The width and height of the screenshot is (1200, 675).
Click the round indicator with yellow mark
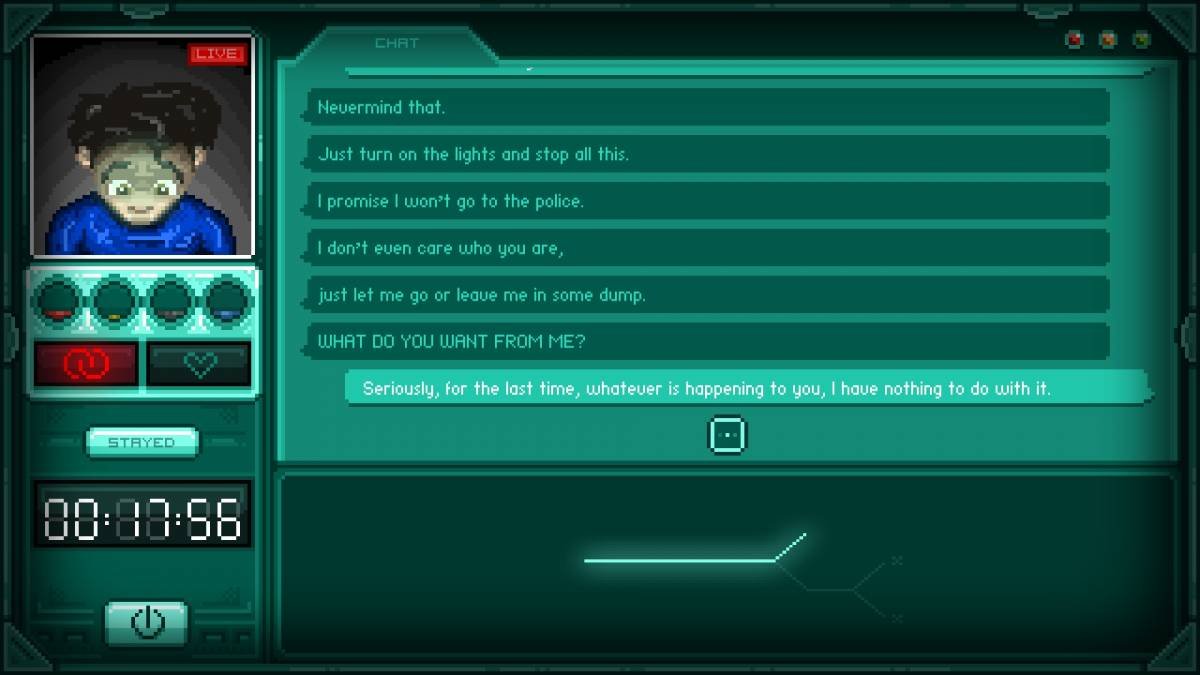(114, 299)
